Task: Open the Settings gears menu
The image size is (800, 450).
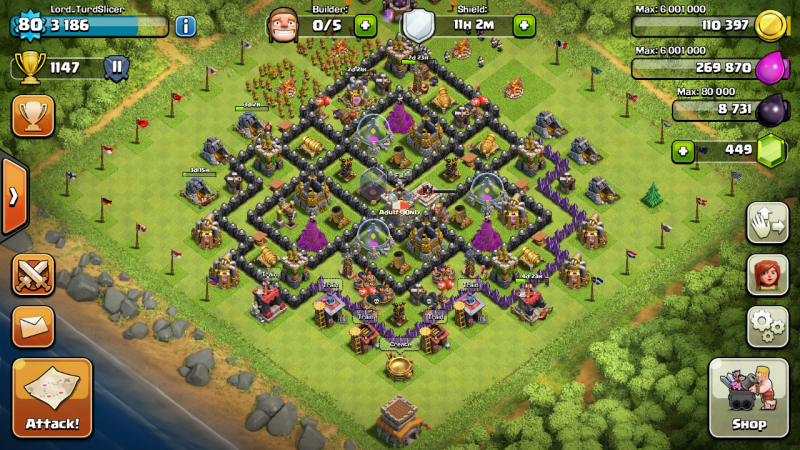Action: pyautogui.click(x=766, y=325)
